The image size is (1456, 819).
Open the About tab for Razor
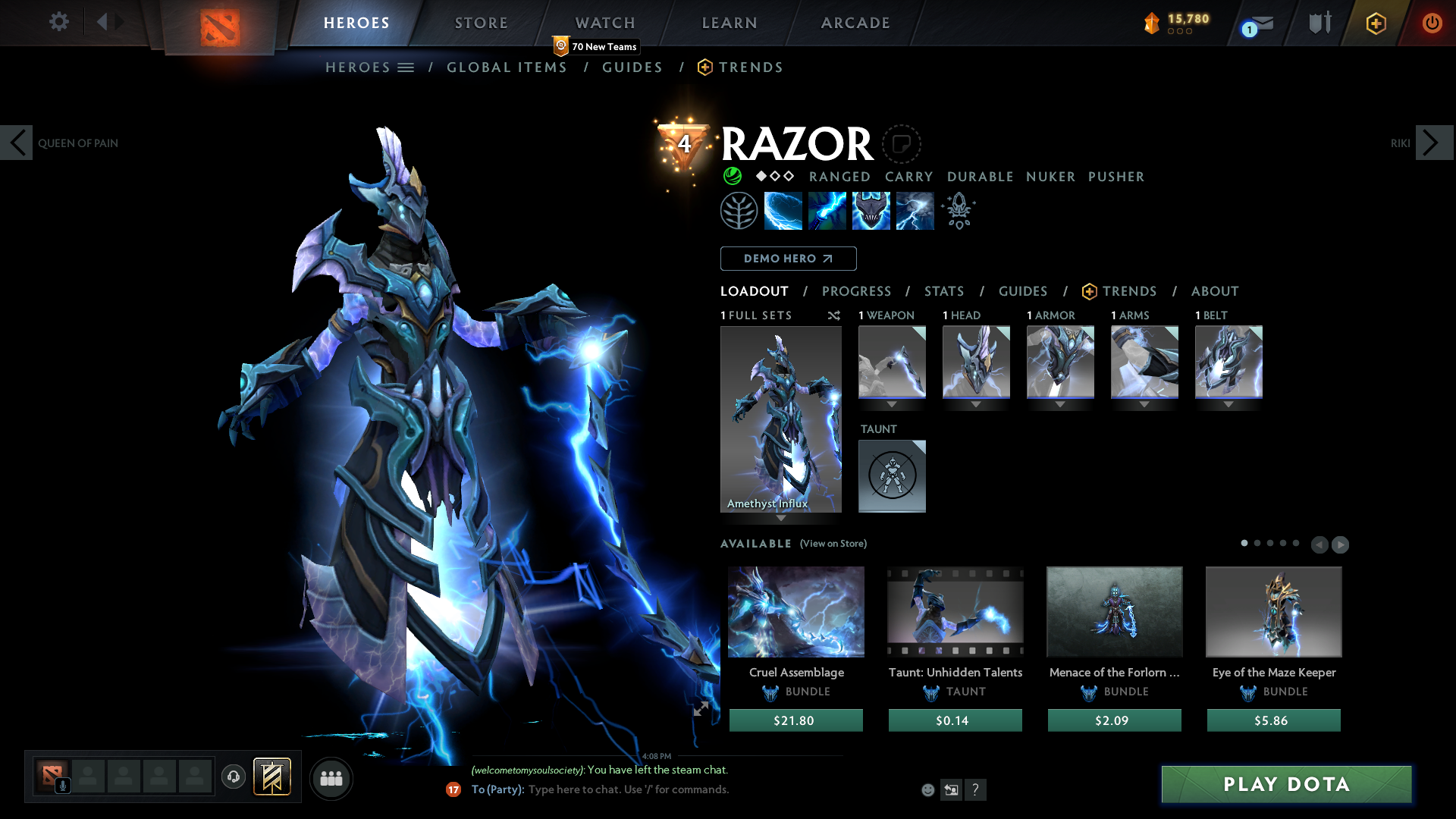(1214, 291)
